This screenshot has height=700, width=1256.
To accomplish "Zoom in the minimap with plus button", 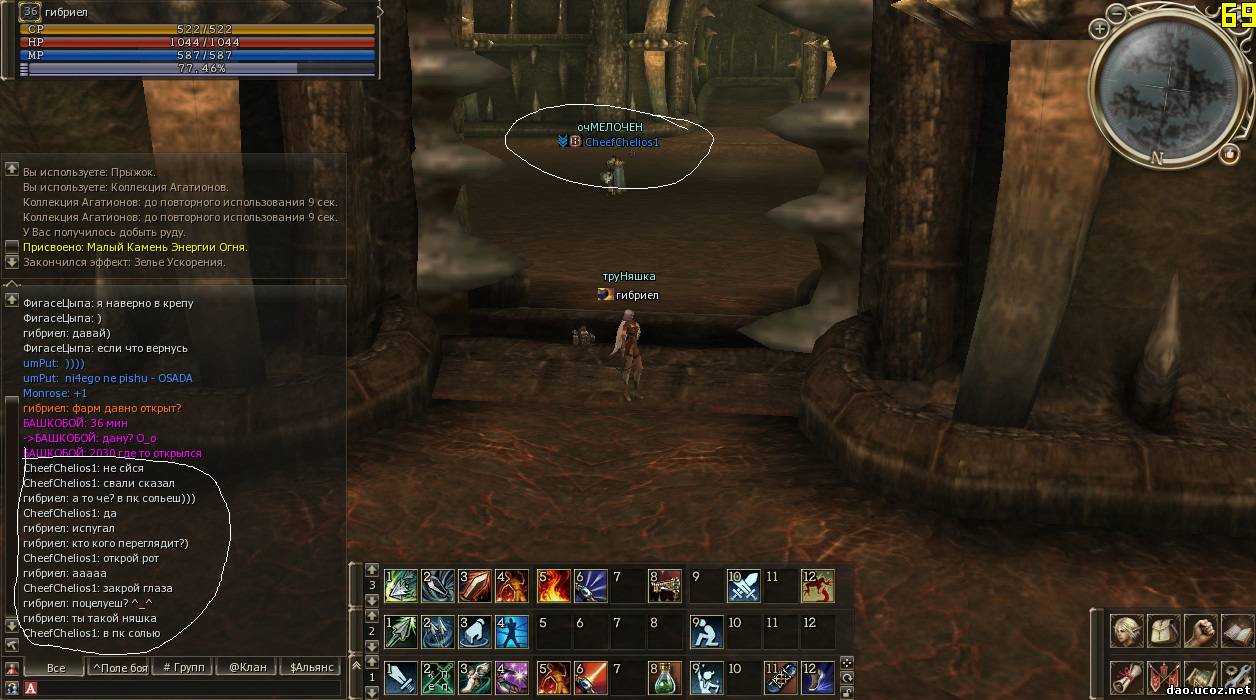I will pos(1100,29).
